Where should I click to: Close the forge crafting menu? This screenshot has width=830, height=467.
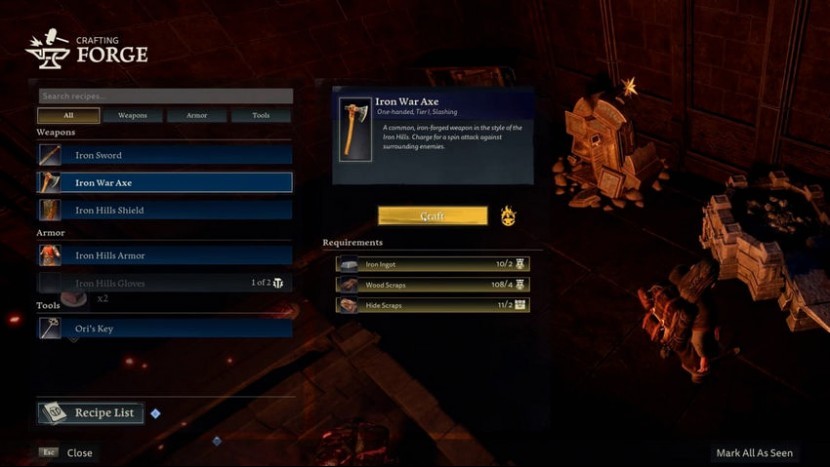(x=68, y=453)
